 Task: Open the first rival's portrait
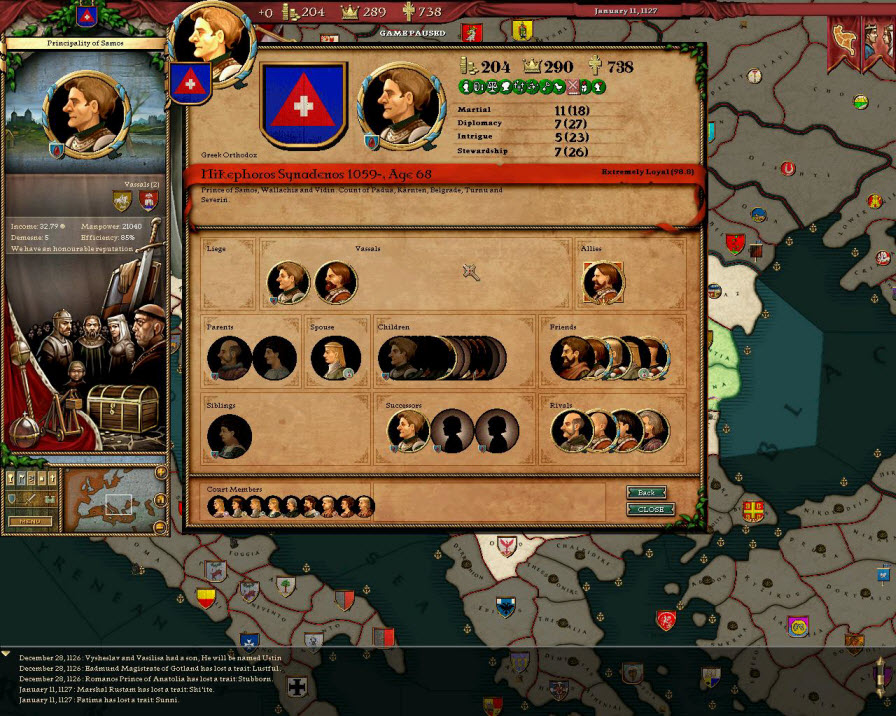(x=571, y=431)
